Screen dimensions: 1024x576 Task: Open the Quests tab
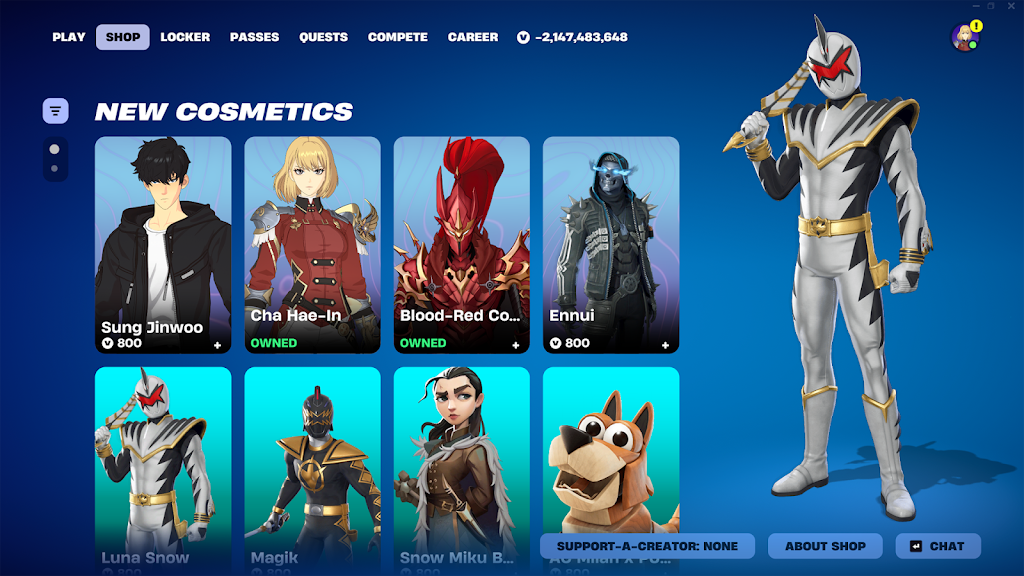pyautogui.click(x=323, y=37)
